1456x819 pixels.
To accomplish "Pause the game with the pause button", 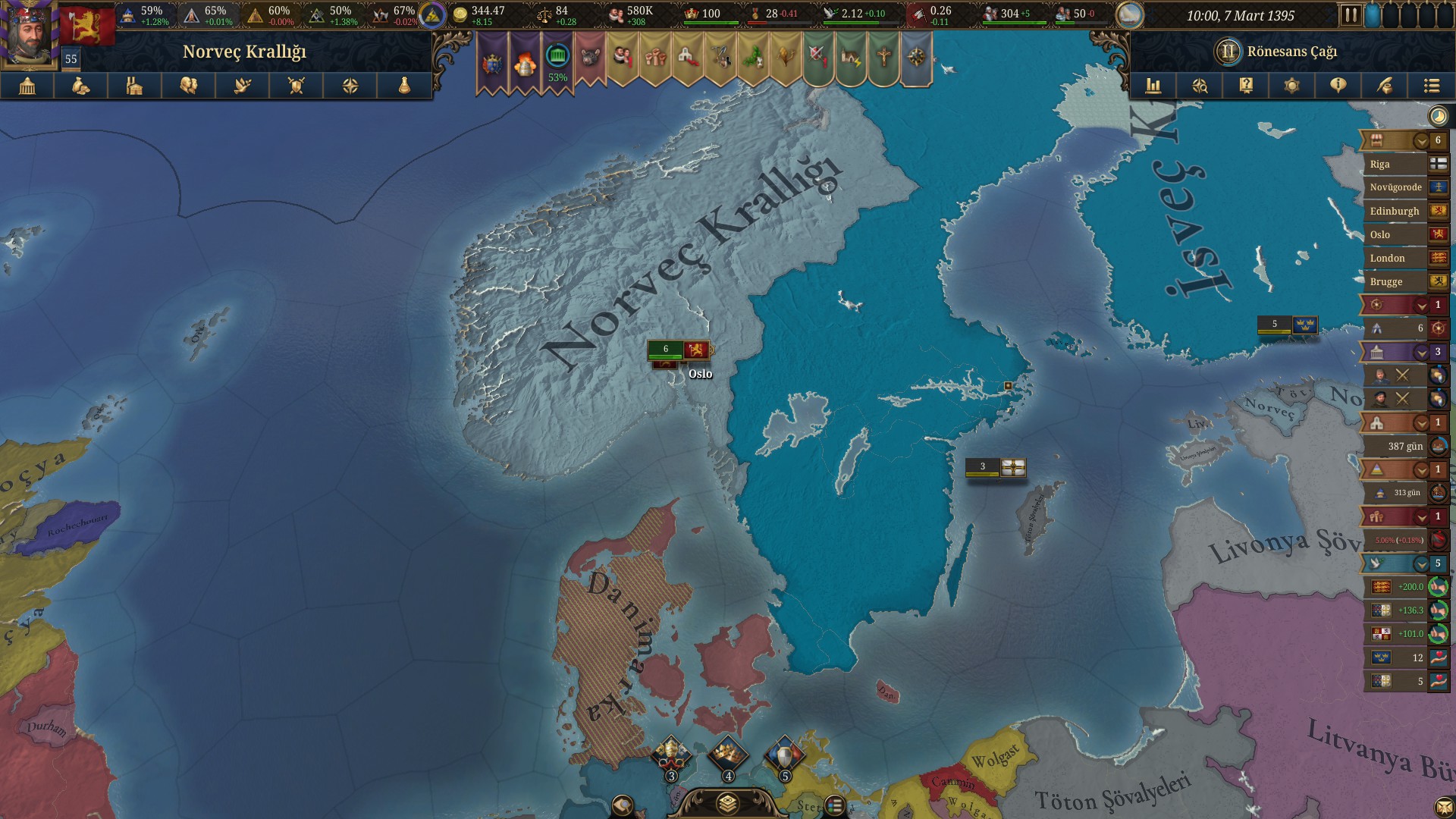I will point(1350,15).
